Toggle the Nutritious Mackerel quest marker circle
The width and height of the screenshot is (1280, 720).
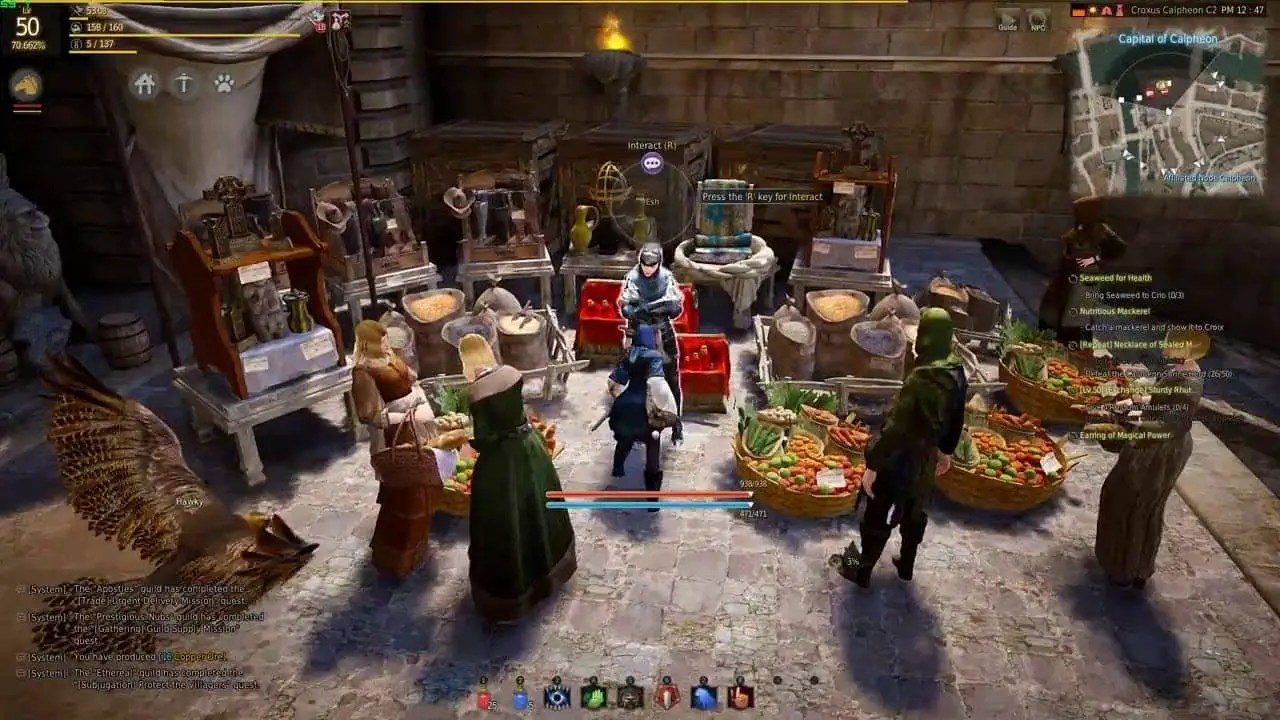pos(1073,310)
